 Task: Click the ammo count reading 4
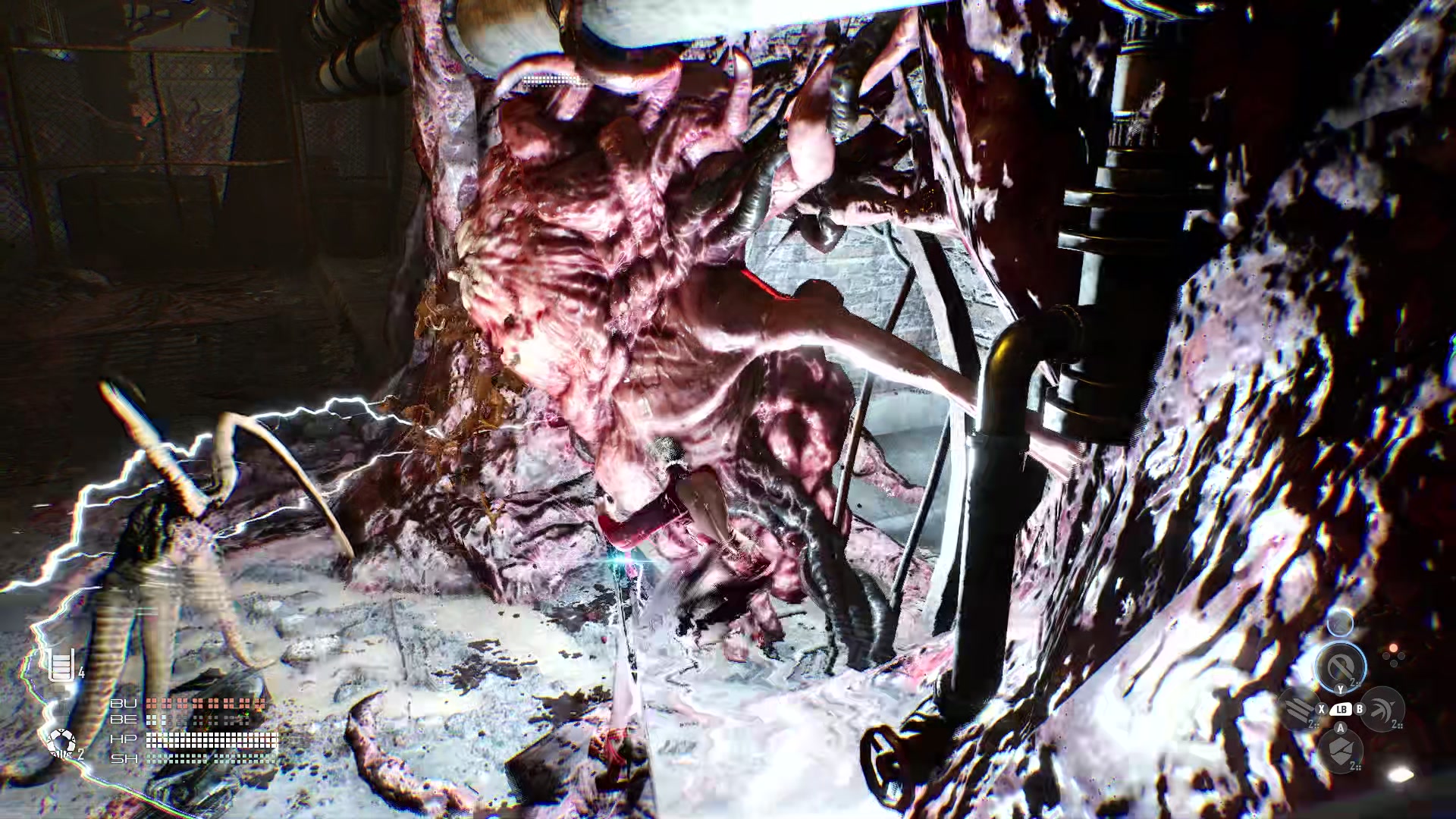pyautogui.click(x=81, y=673)
